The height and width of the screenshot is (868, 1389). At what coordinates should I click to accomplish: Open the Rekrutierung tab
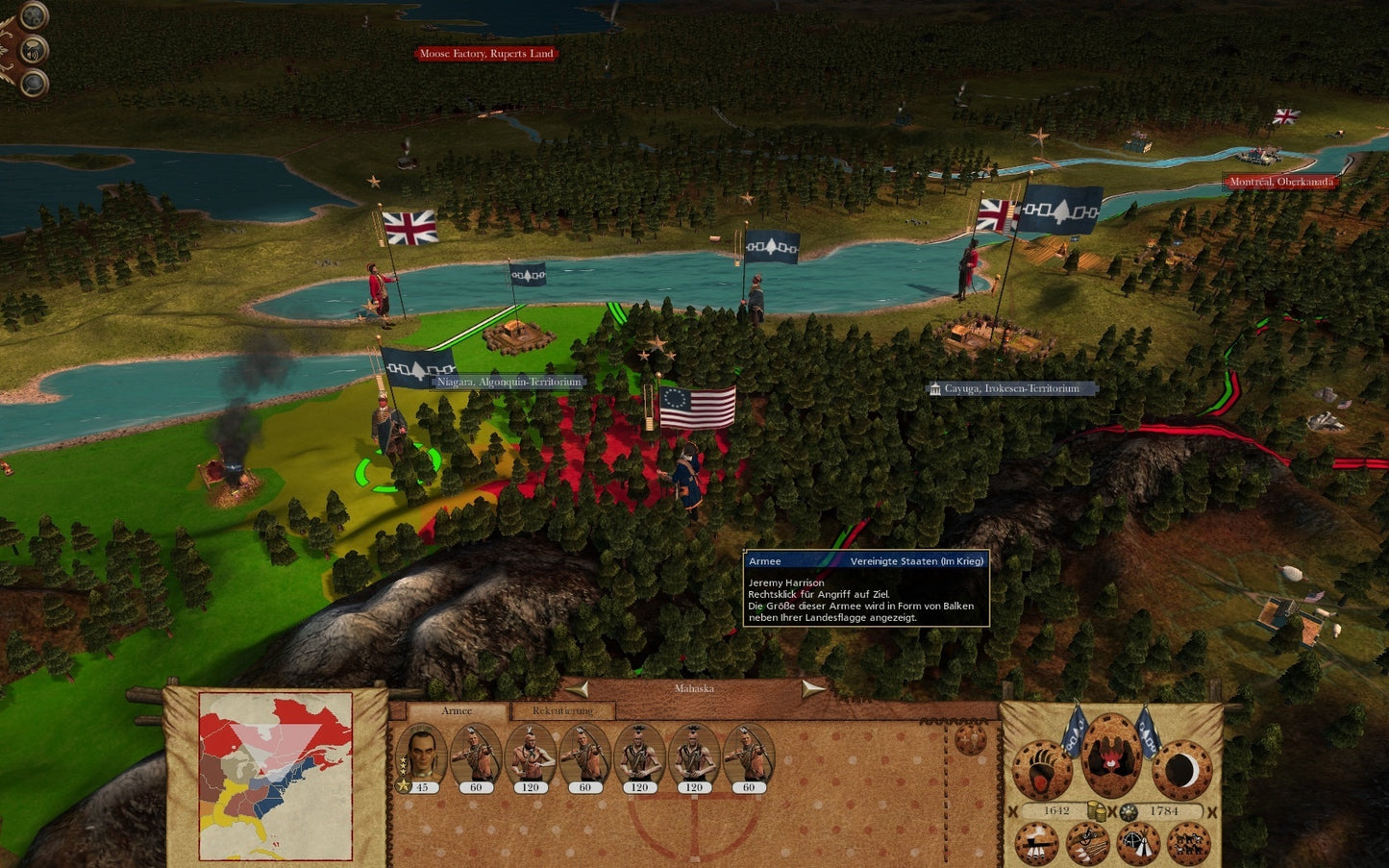[x=562, y=711]
